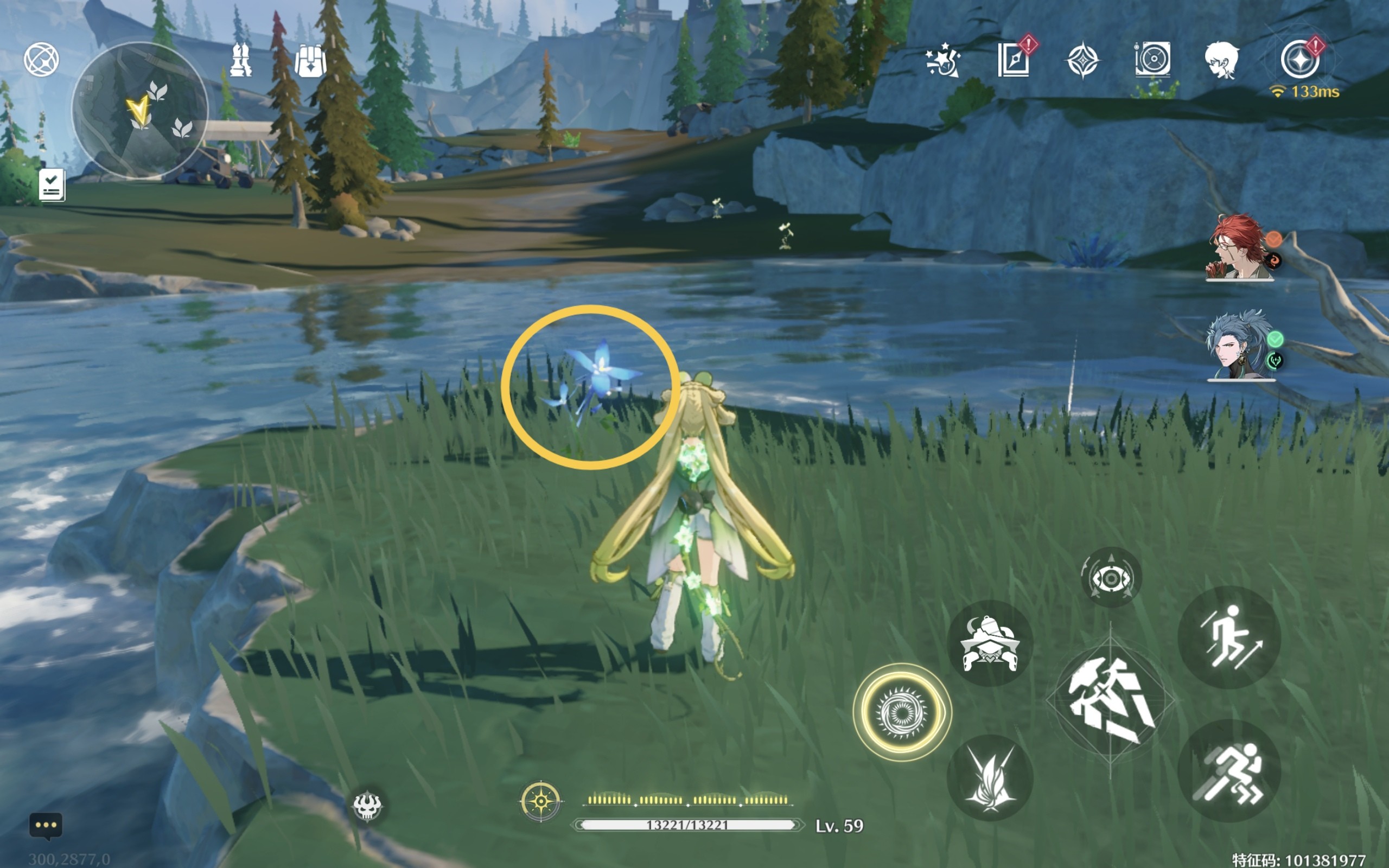Open the character head profile menu
Viewport: 1389px width, 868px height.
(x=1221, y=60)
